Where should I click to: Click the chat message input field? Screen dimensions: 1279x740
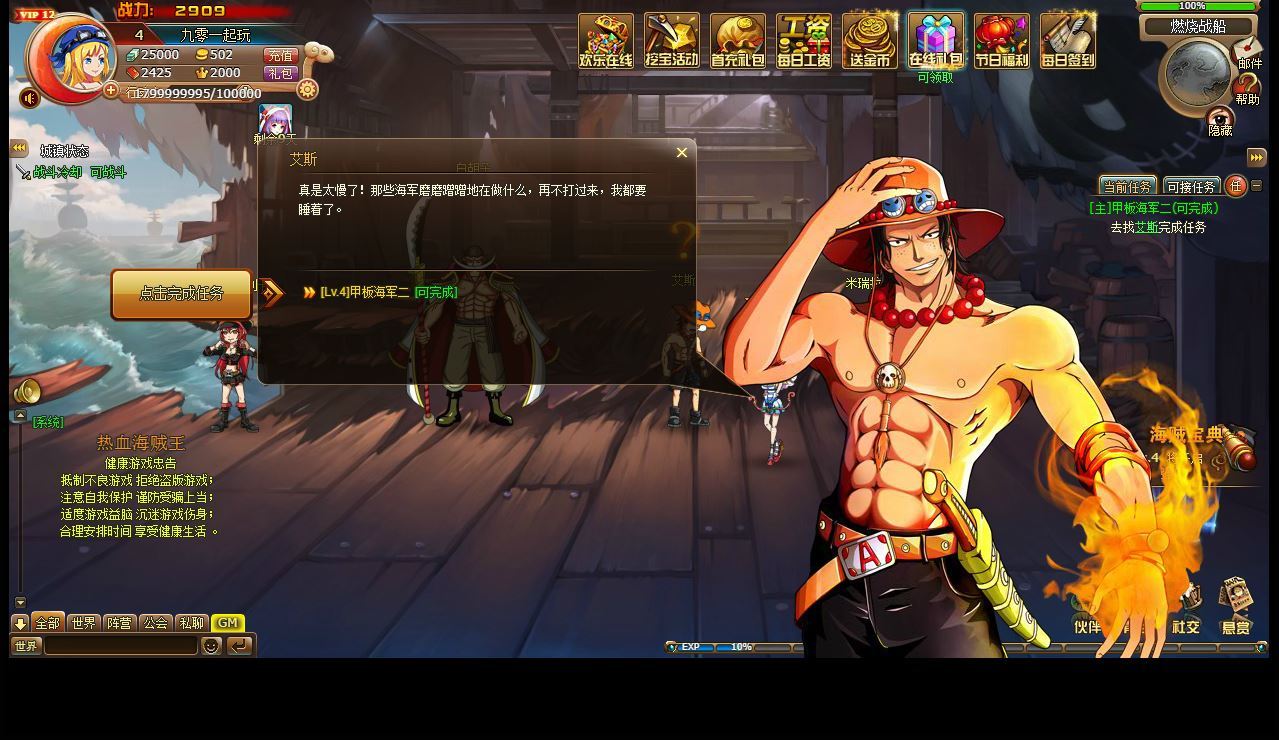pyautogui.click(x=120, y=646)
